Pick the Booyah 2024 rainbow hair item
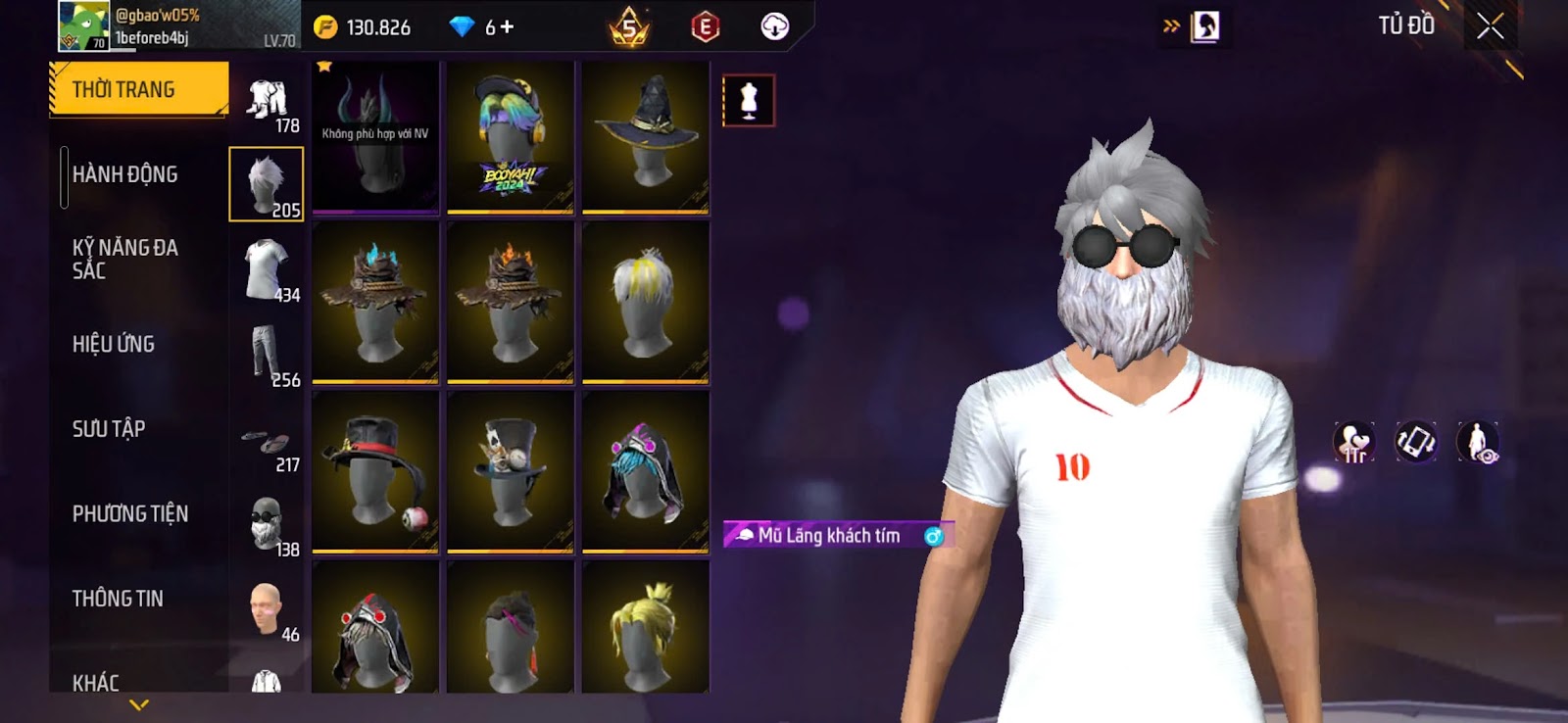1568x723 pixels. tap(510, 137)
